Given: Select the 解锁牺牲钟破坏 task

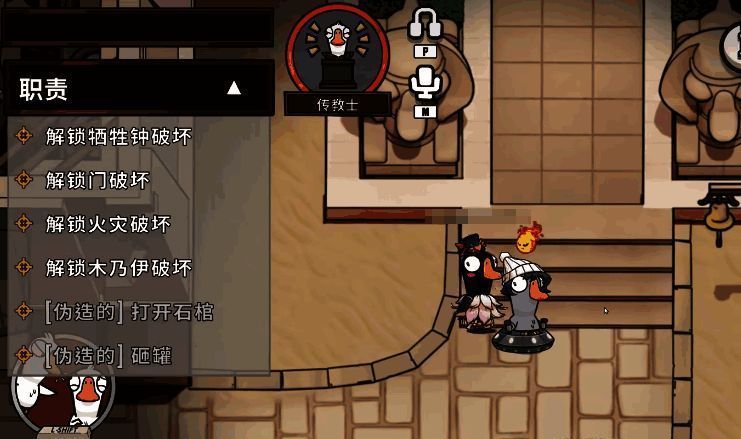Looking at the screenshot, I should (x=118, y=136).
